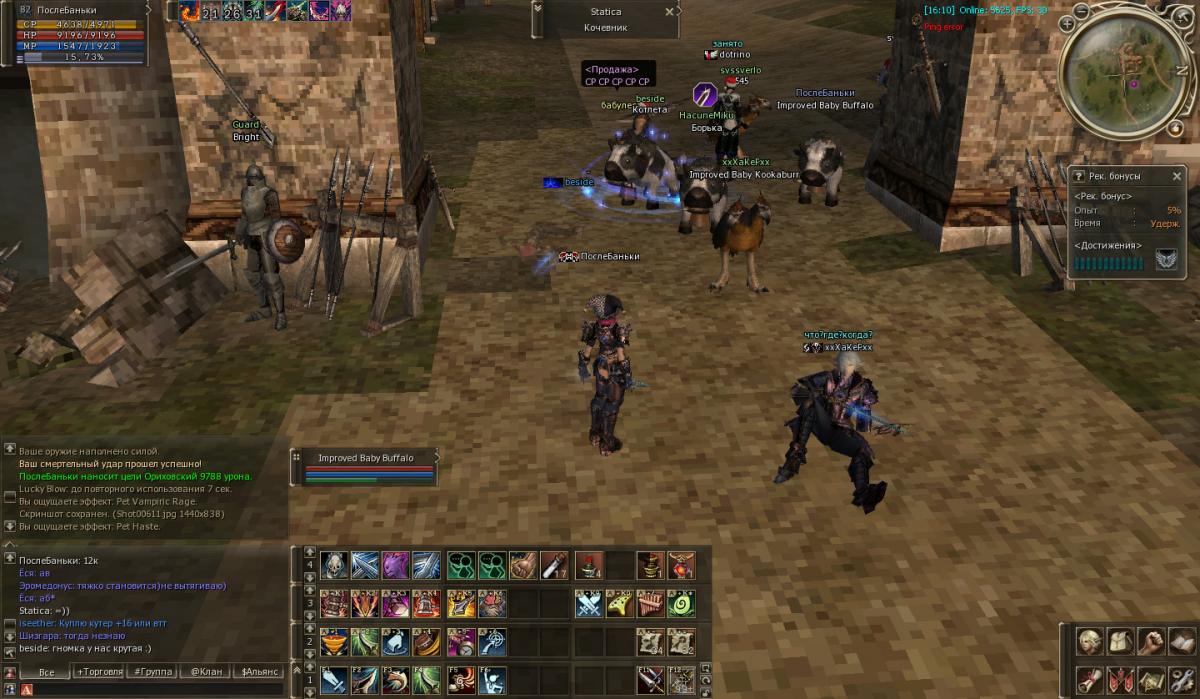1200x699 pixels.
Task: Use the white potion vial with count 17
Action: (554, 566)
